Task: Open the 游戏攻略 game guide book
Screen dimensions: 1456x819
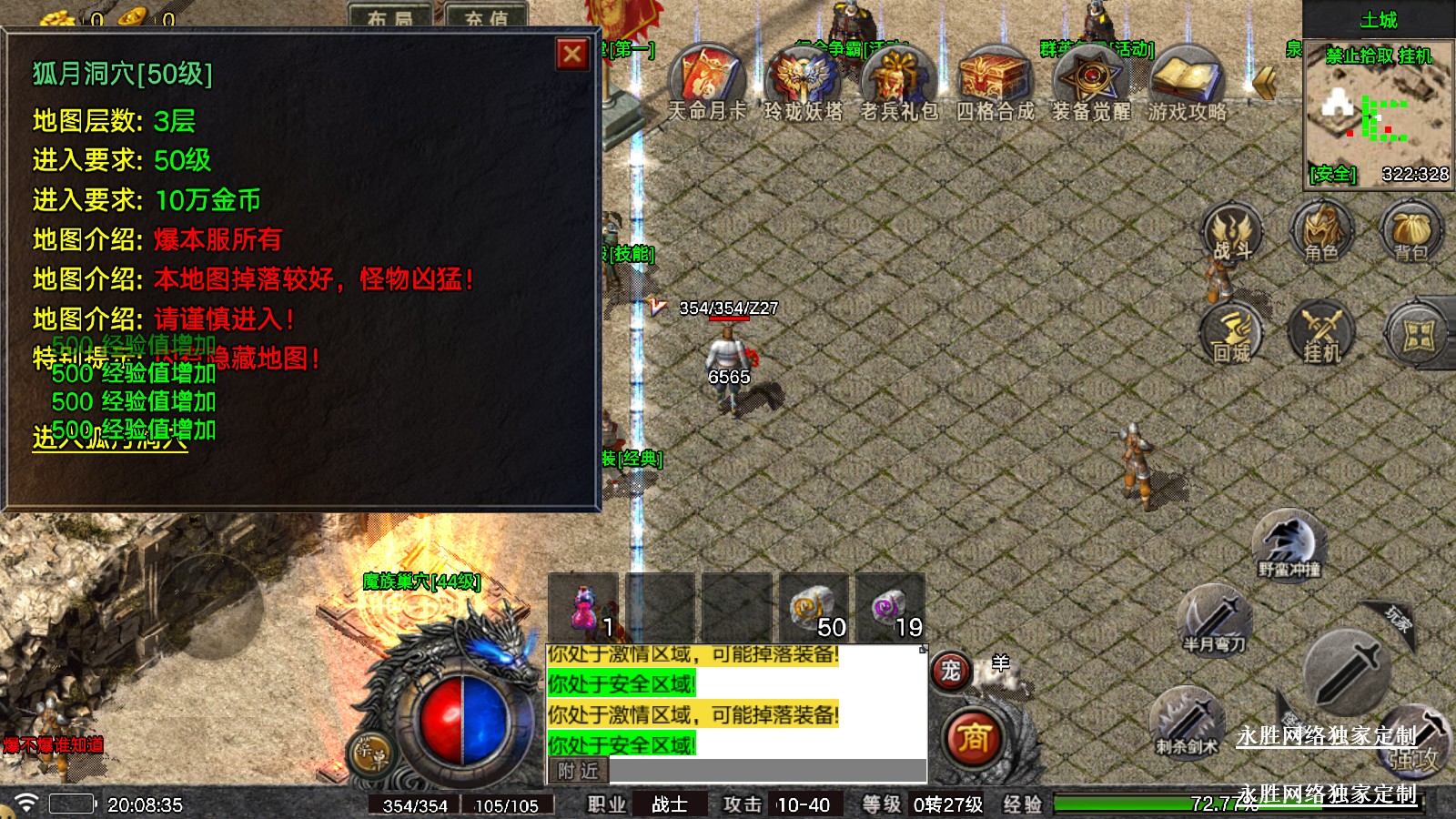Action: click(1187, 77)
